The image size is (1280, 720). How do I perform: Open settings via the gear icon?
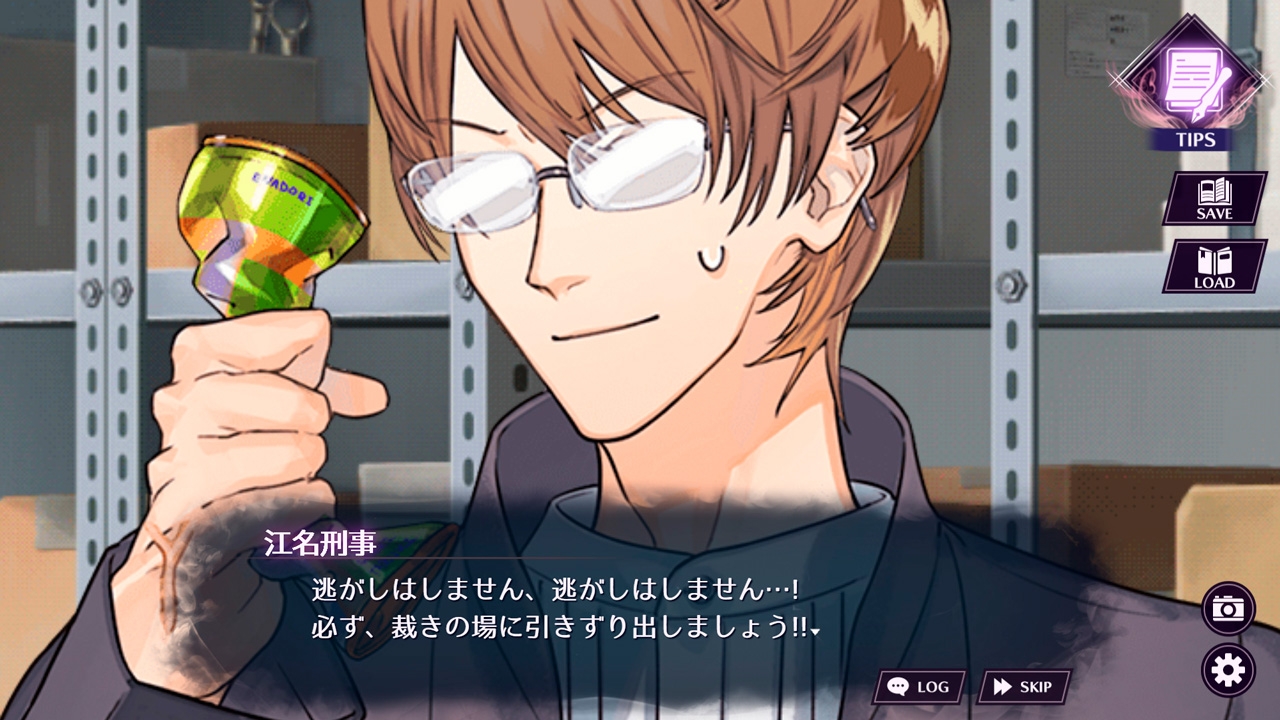click(x=1228, y=670)
